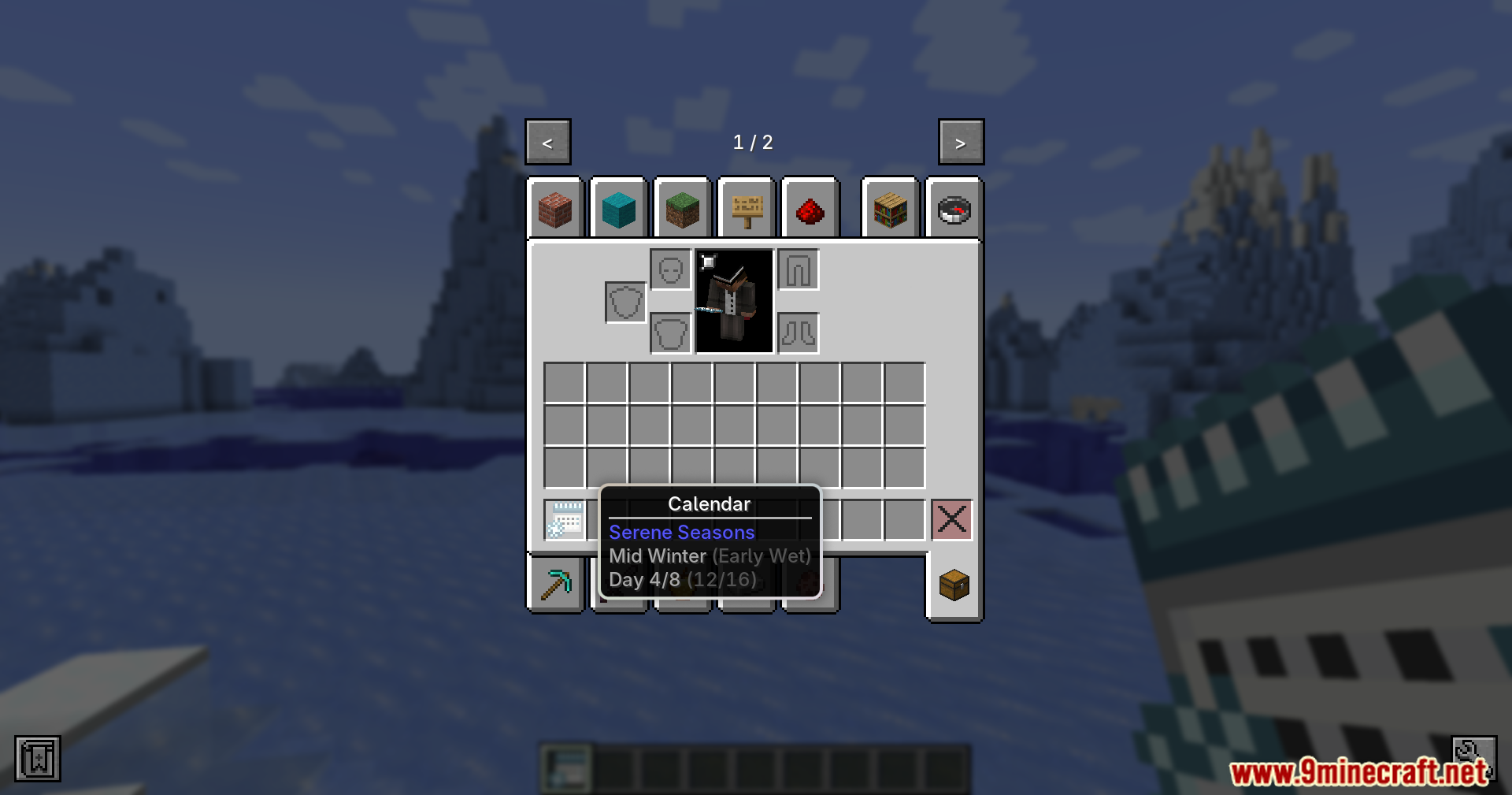Click the 1 / 2 page indicator
This screenshot has height=795, width=1512.
tap(754, 142)
